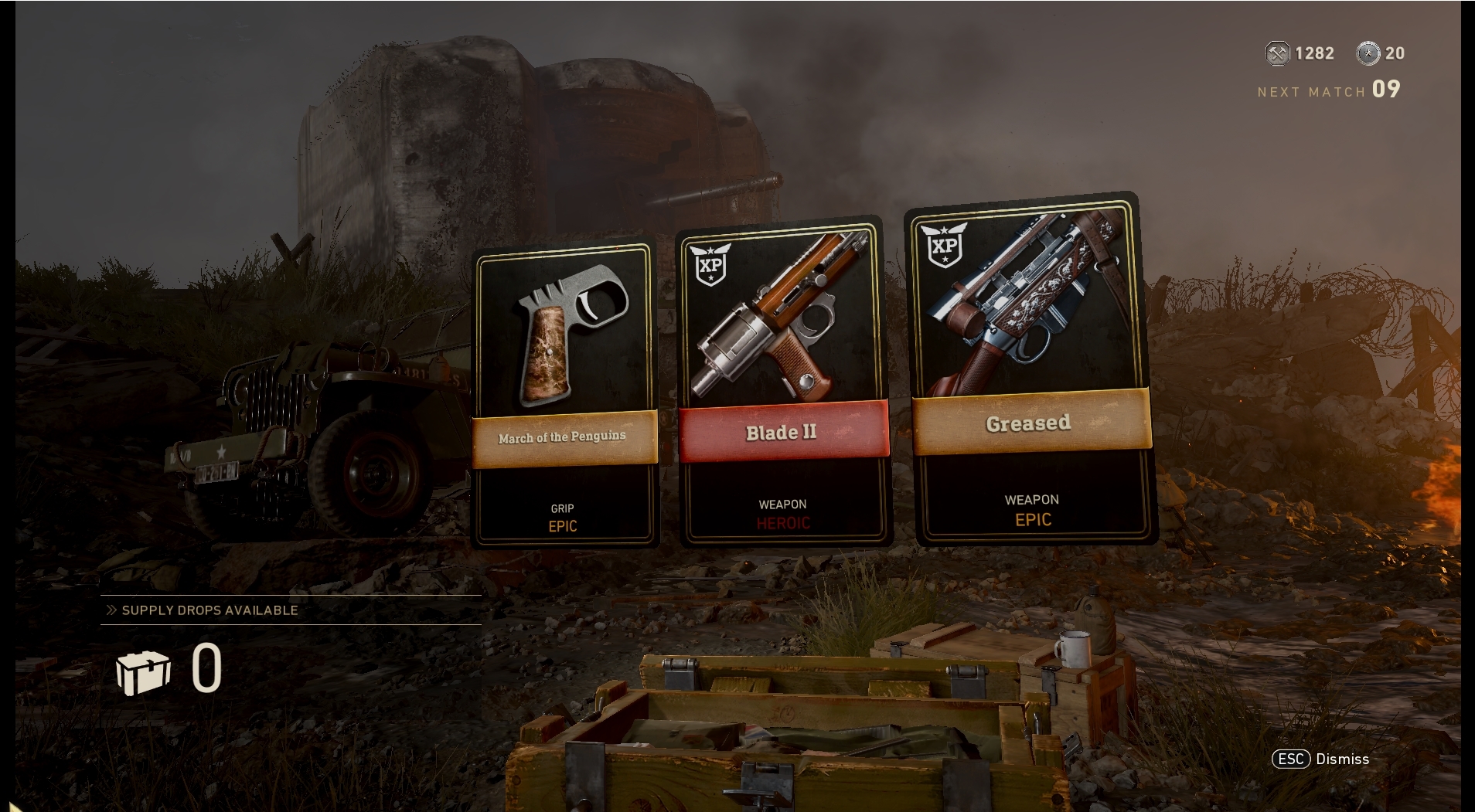Open the supply drops crate icon
The width and height of the screenshot is (1475, 812).
pyautogui.click(x=143, y=671)
